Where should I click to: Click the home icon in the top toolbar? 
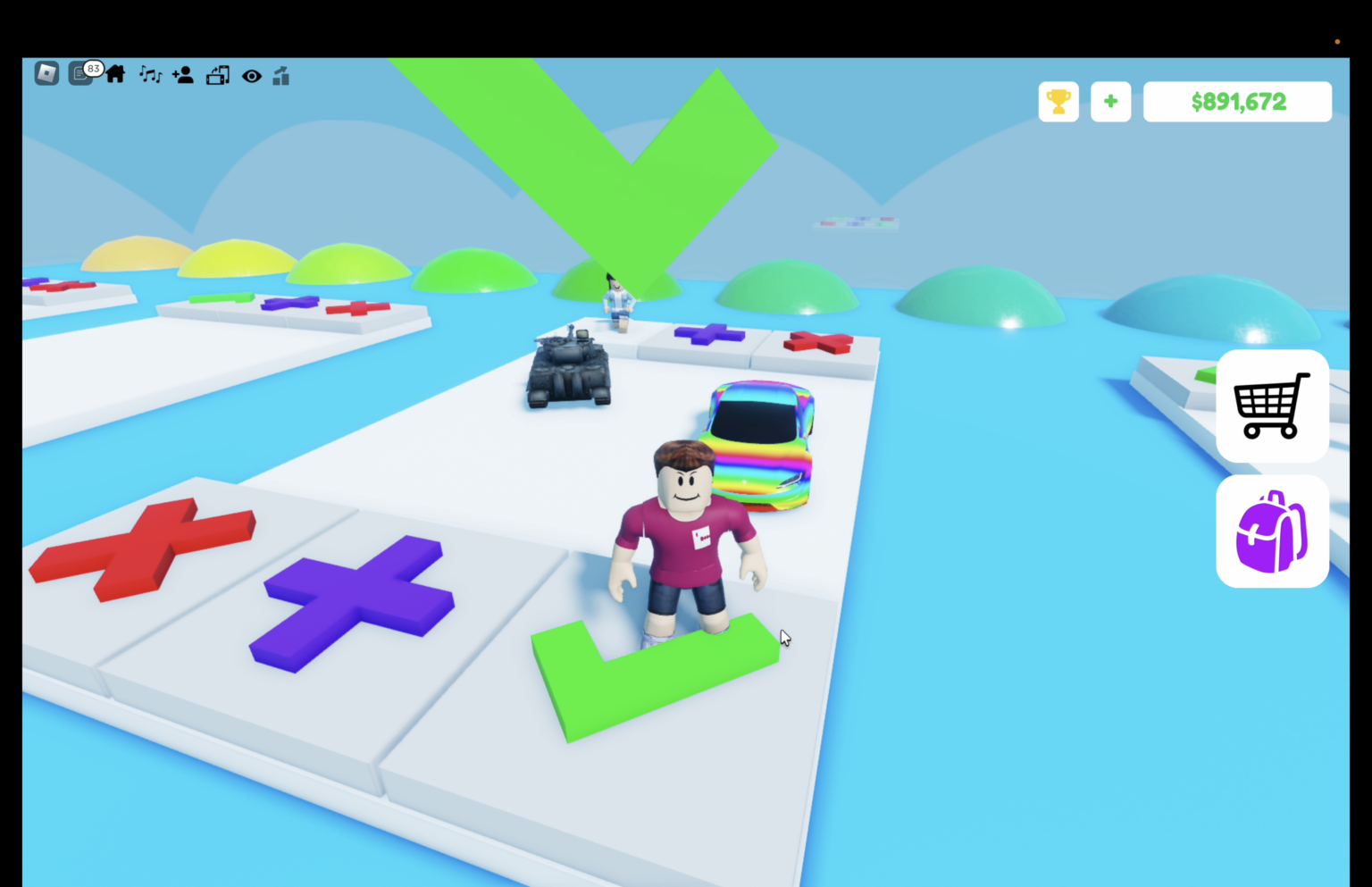116,75
